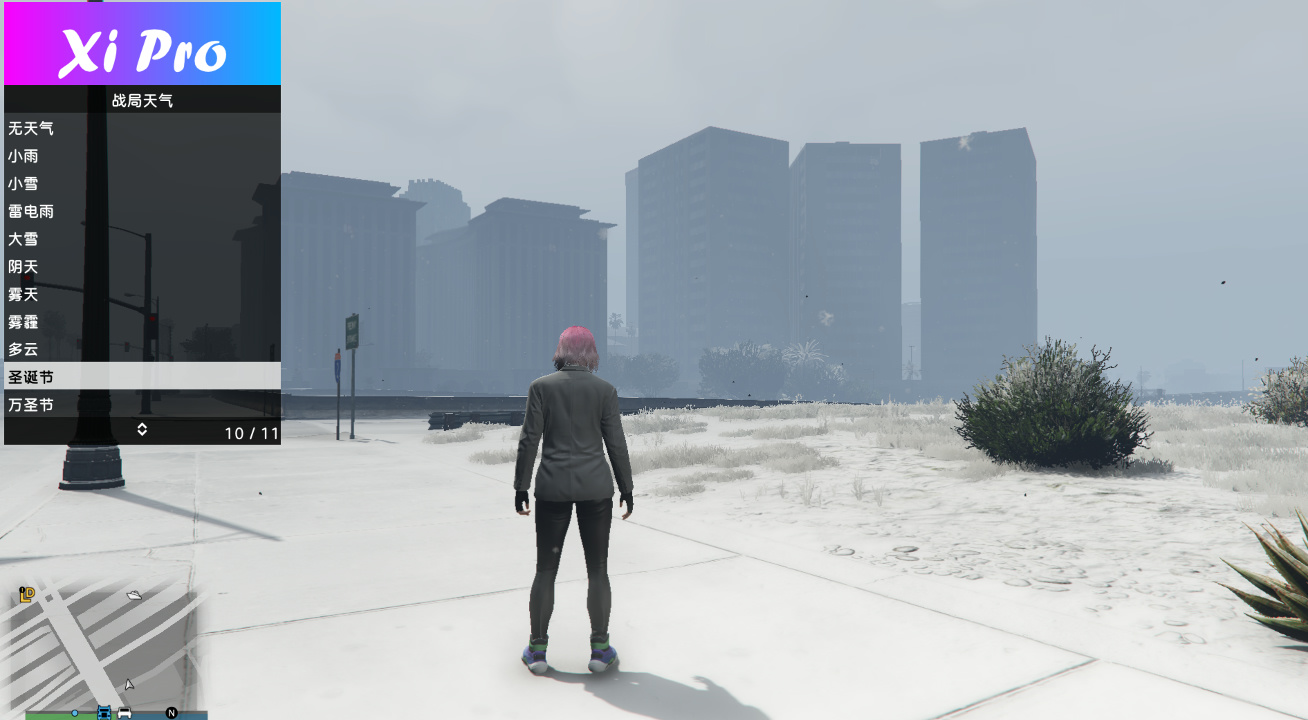Click the blue car blip on the minimap
This screenshot has height=720, width=1308.
click(104, 713)
